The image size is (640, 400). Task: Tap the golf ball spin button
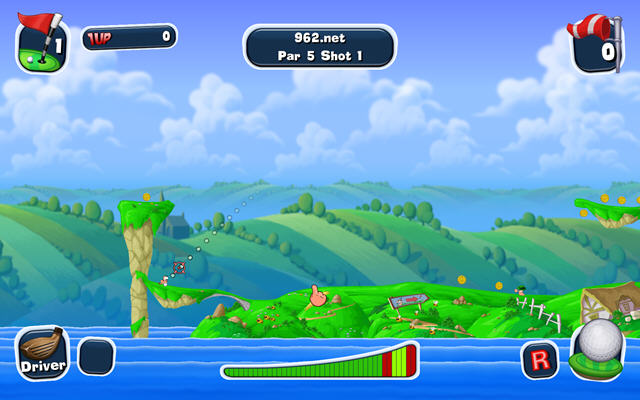click(x=602, y=345)
